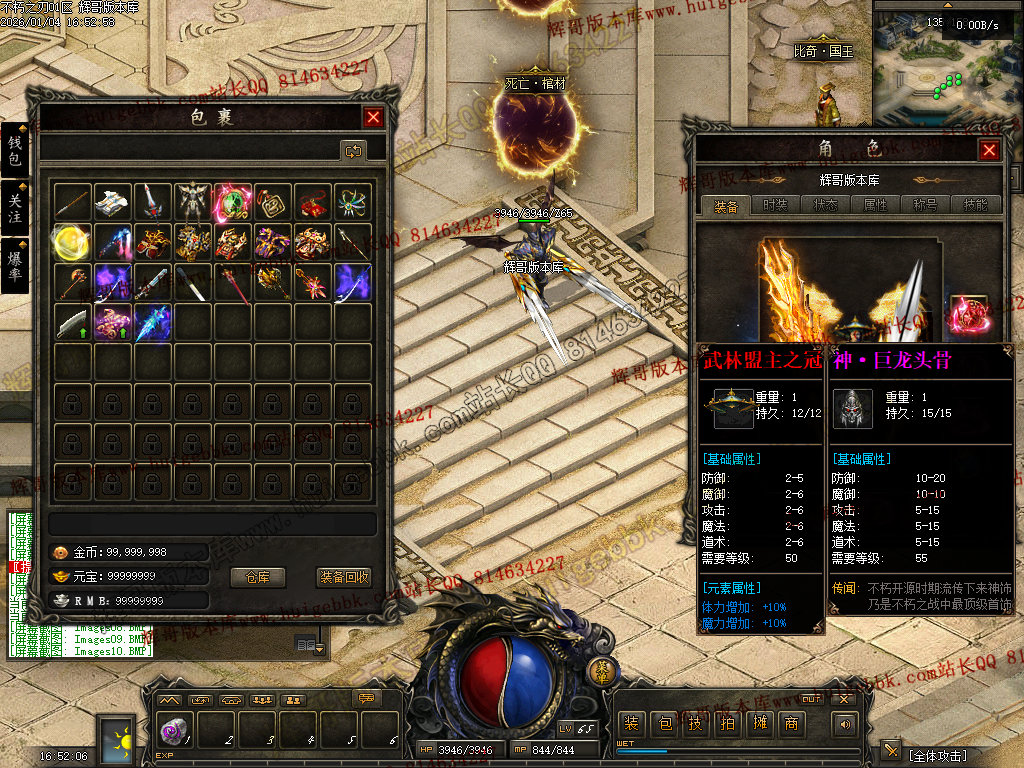Open the 关注 side tab
The width and height of the screenshot is (1024, 768).
click(x=15, y=208)
